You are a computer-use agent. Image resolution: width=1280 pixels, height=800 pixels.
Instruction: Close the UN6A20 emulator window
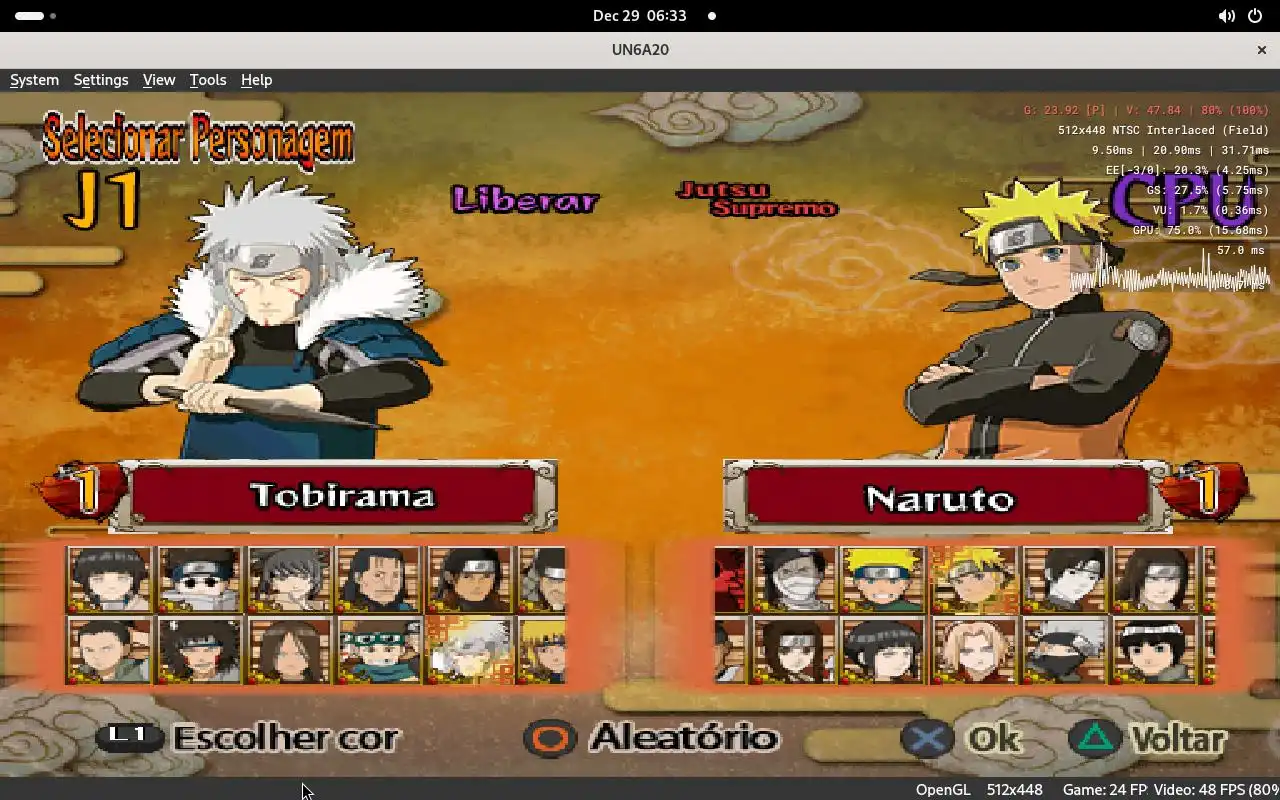point(1261,49)
